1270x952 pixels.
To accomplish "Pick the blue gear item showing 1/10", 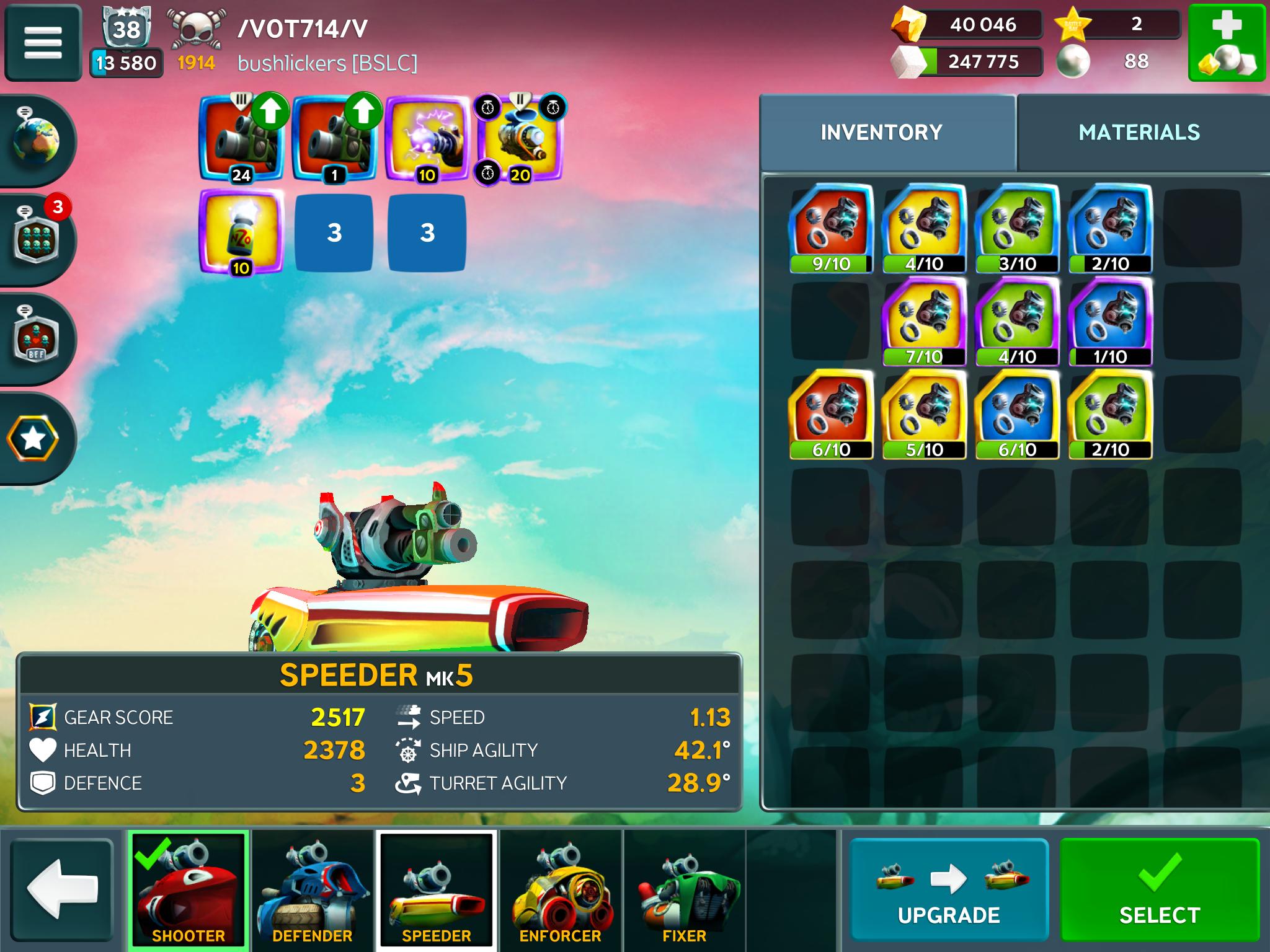I will click(x=1110, y=321).
